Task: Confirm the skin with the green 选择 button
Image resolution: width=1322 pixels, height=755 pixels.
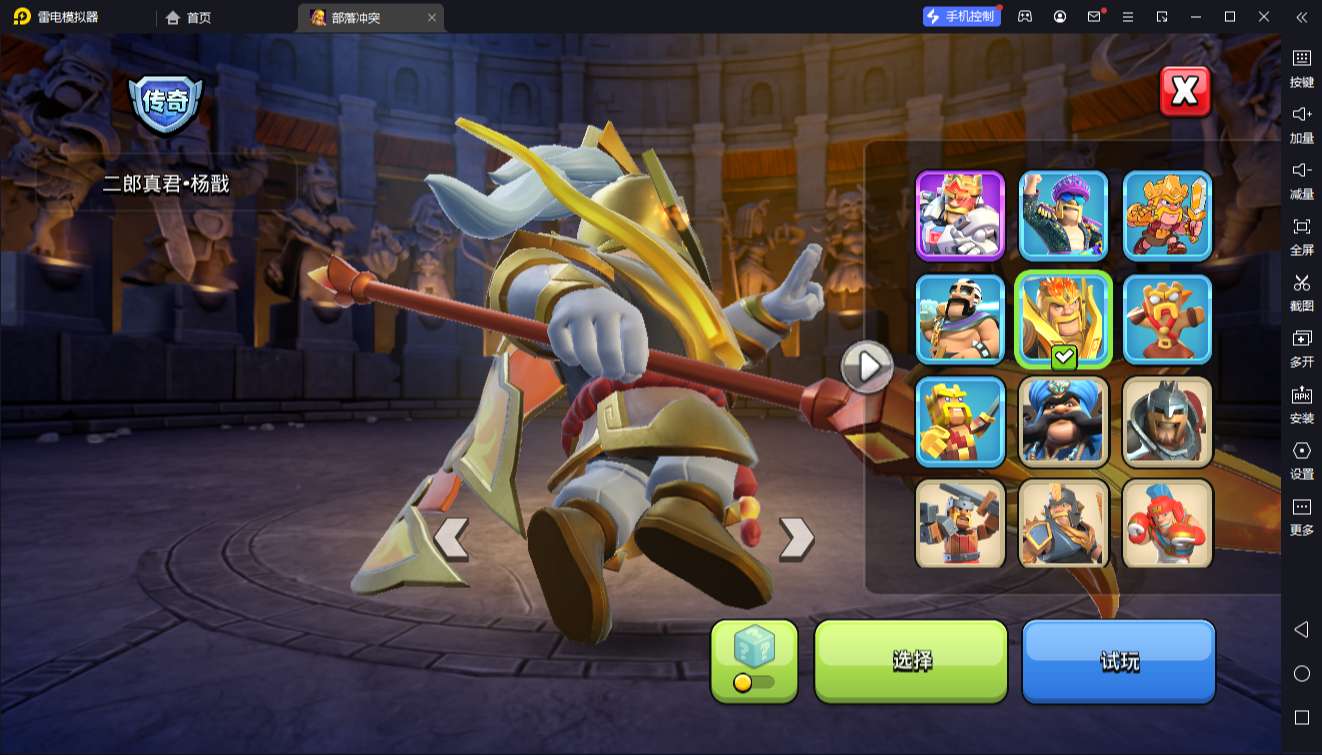Action: pos(911,660)
